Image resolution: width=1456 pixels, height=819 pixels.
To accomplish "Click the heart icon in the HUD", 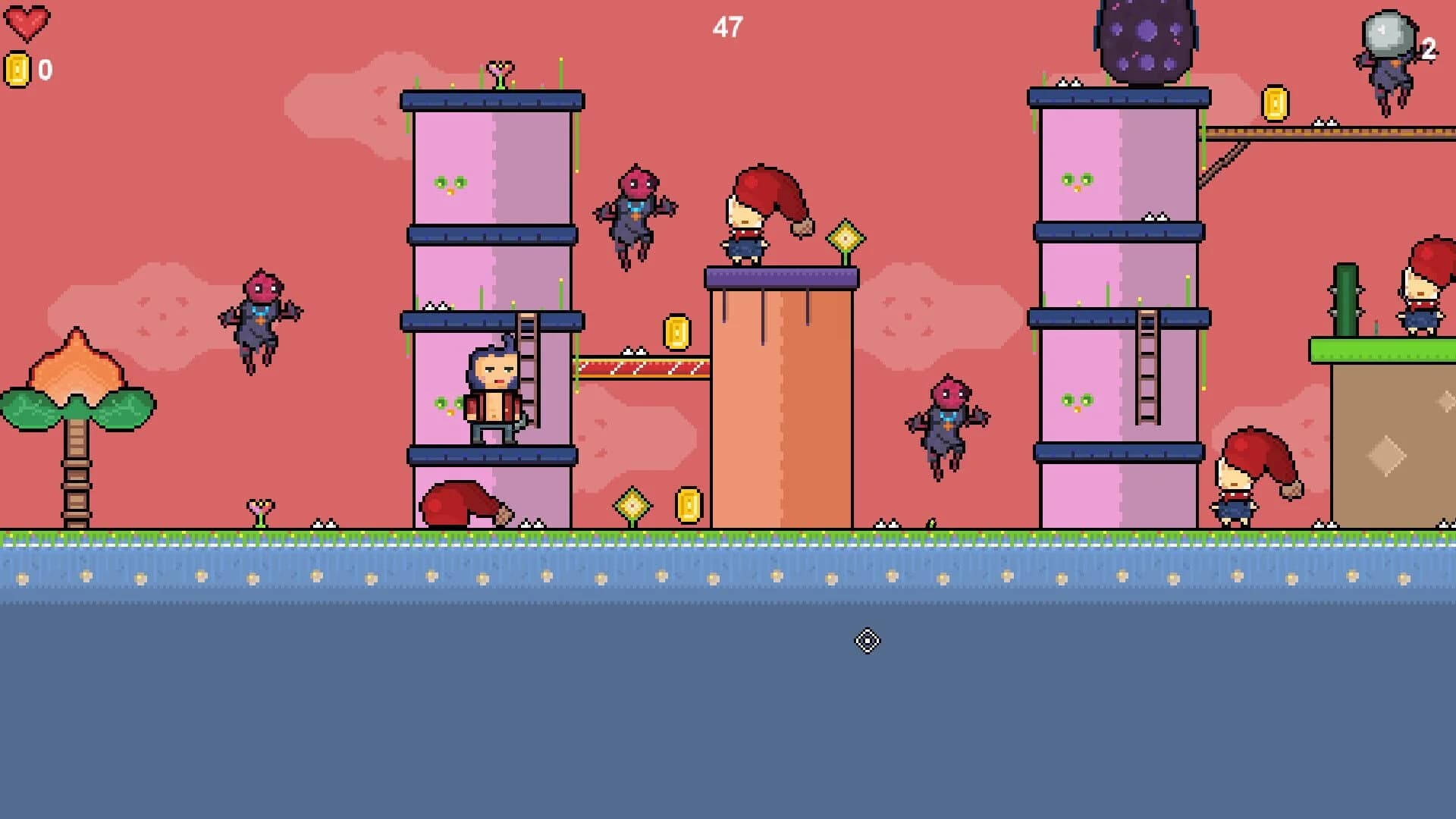I will (28, 21).
